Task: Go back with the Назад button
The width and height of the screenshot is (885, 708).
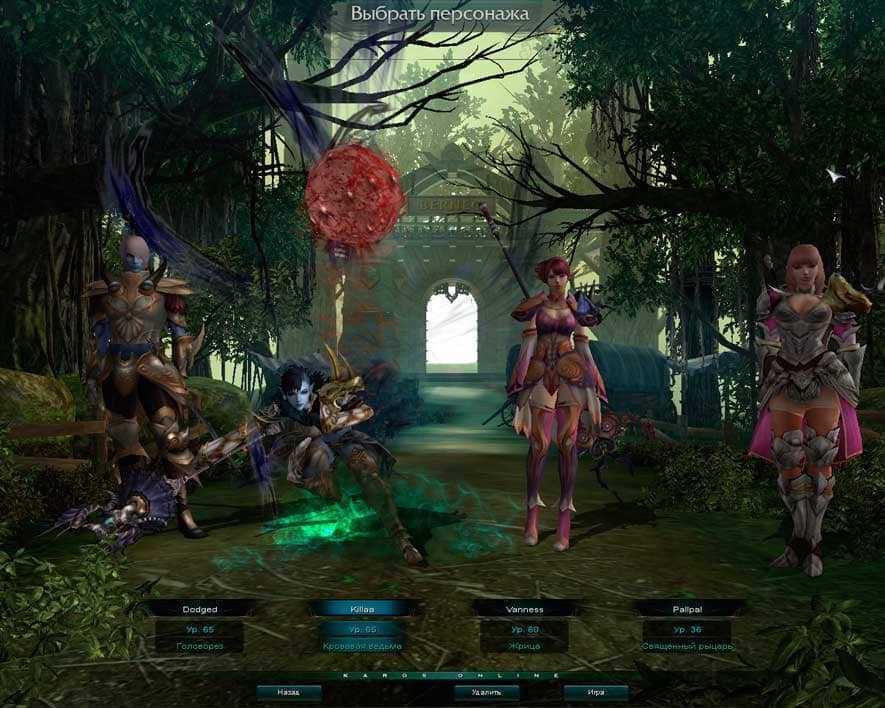Action: 289,691
